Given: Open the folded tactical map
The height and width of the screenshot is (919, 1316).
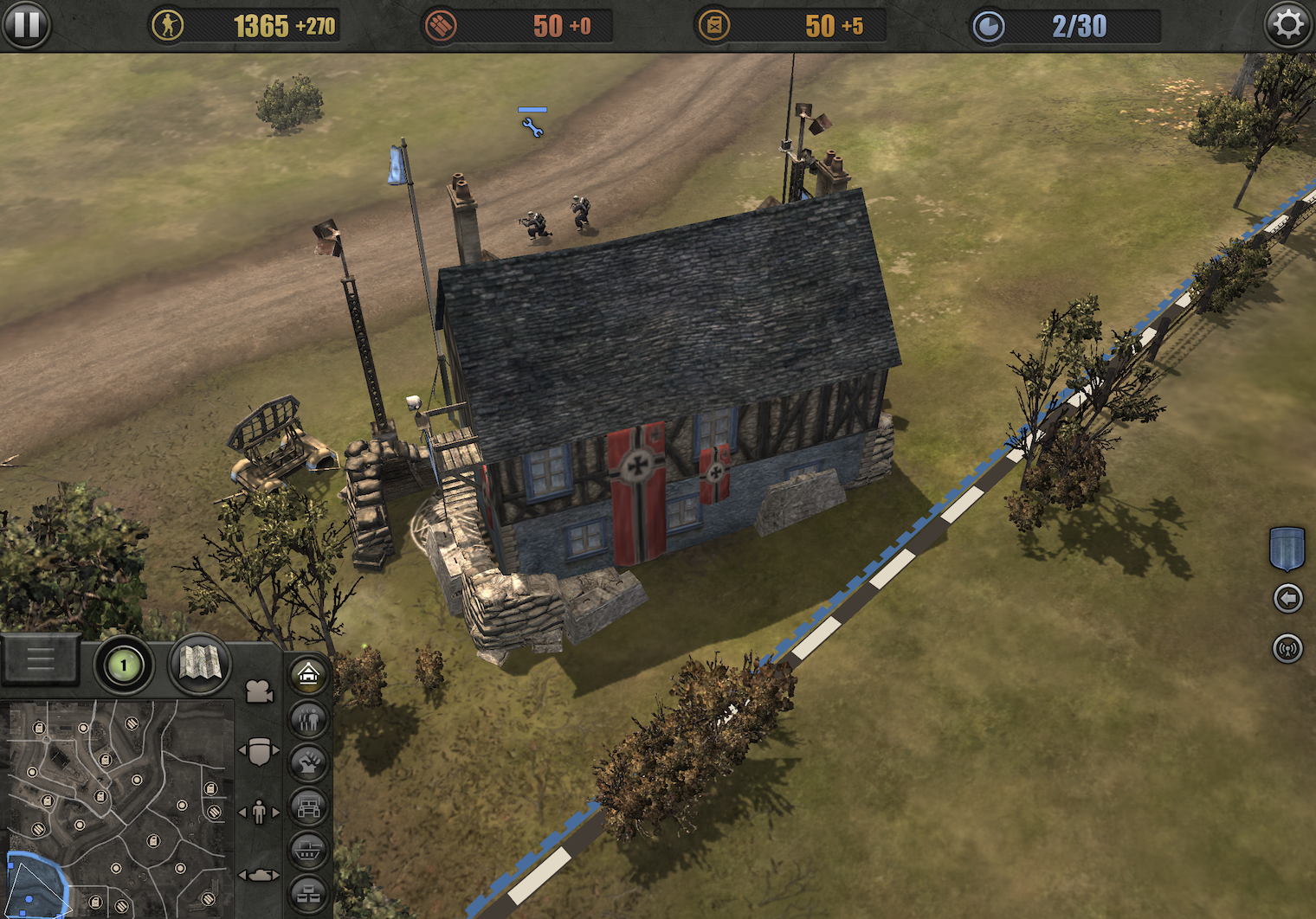Looking at the screenshot, I should click(199, 665).
